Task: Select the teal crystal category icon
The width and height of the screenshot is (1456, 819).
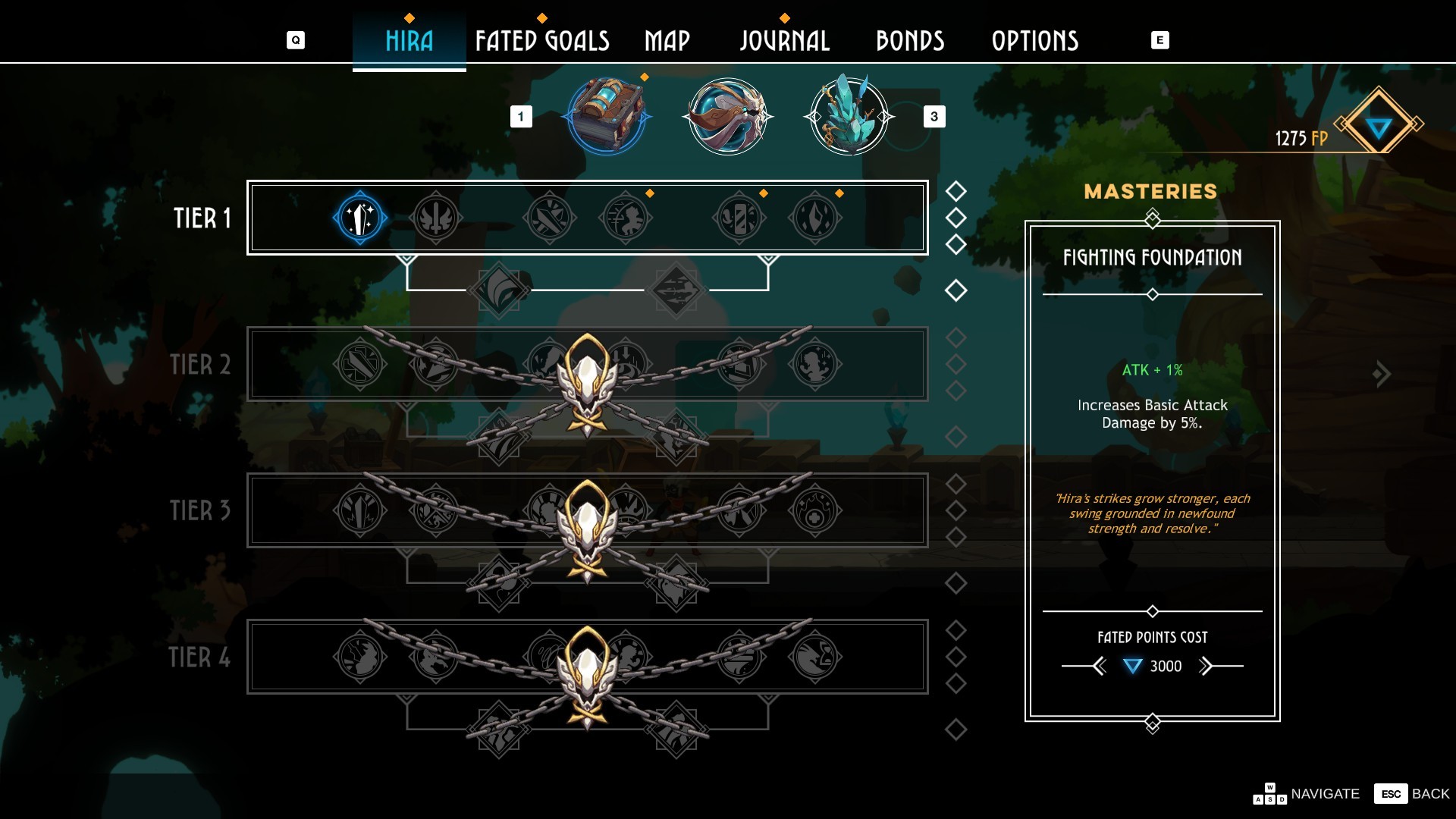Action: point(849,117)
